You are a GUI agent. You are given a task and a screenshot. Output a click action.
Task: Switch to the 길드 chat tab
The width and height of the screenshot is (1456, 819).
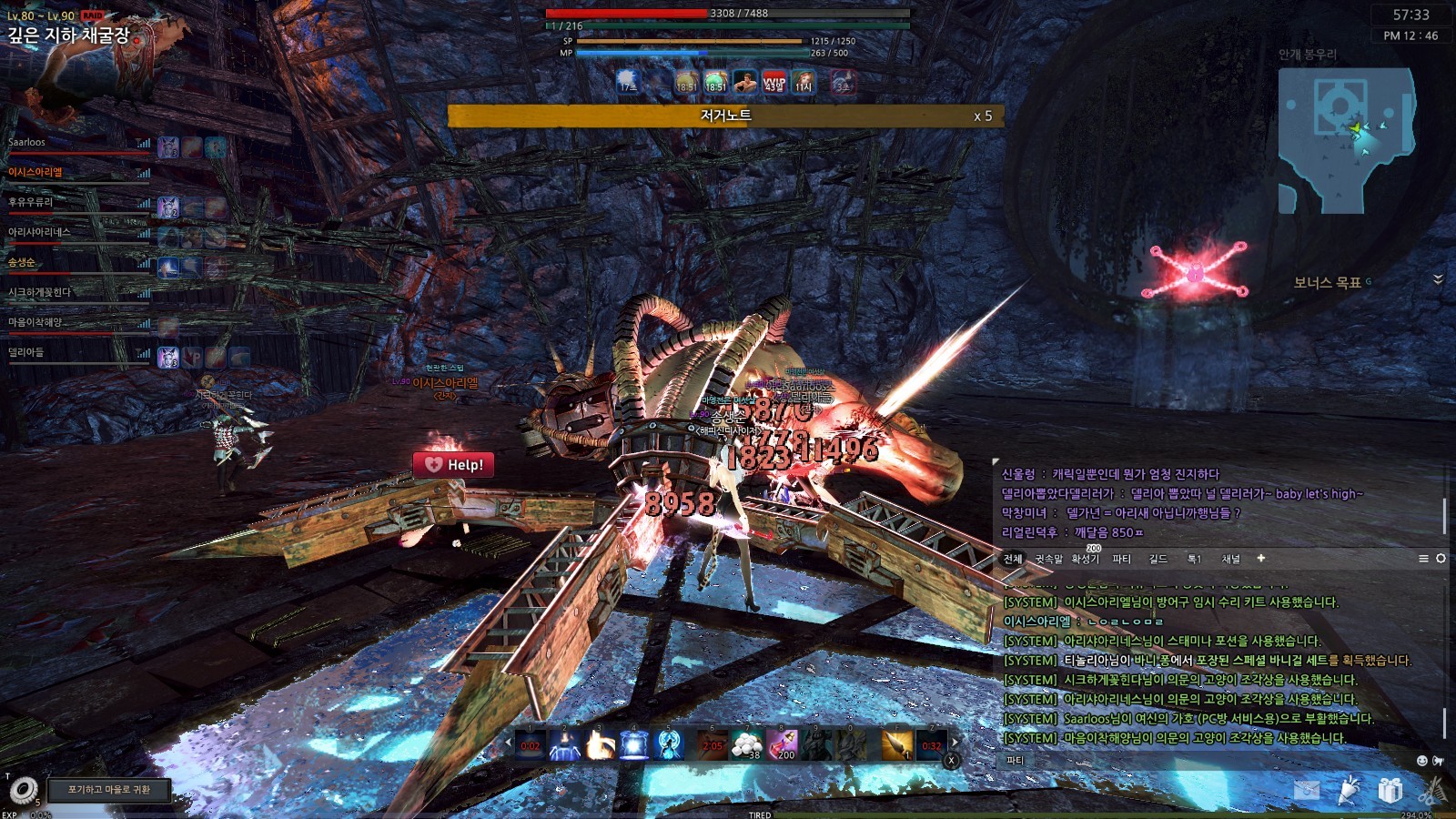coord(1158,559)
